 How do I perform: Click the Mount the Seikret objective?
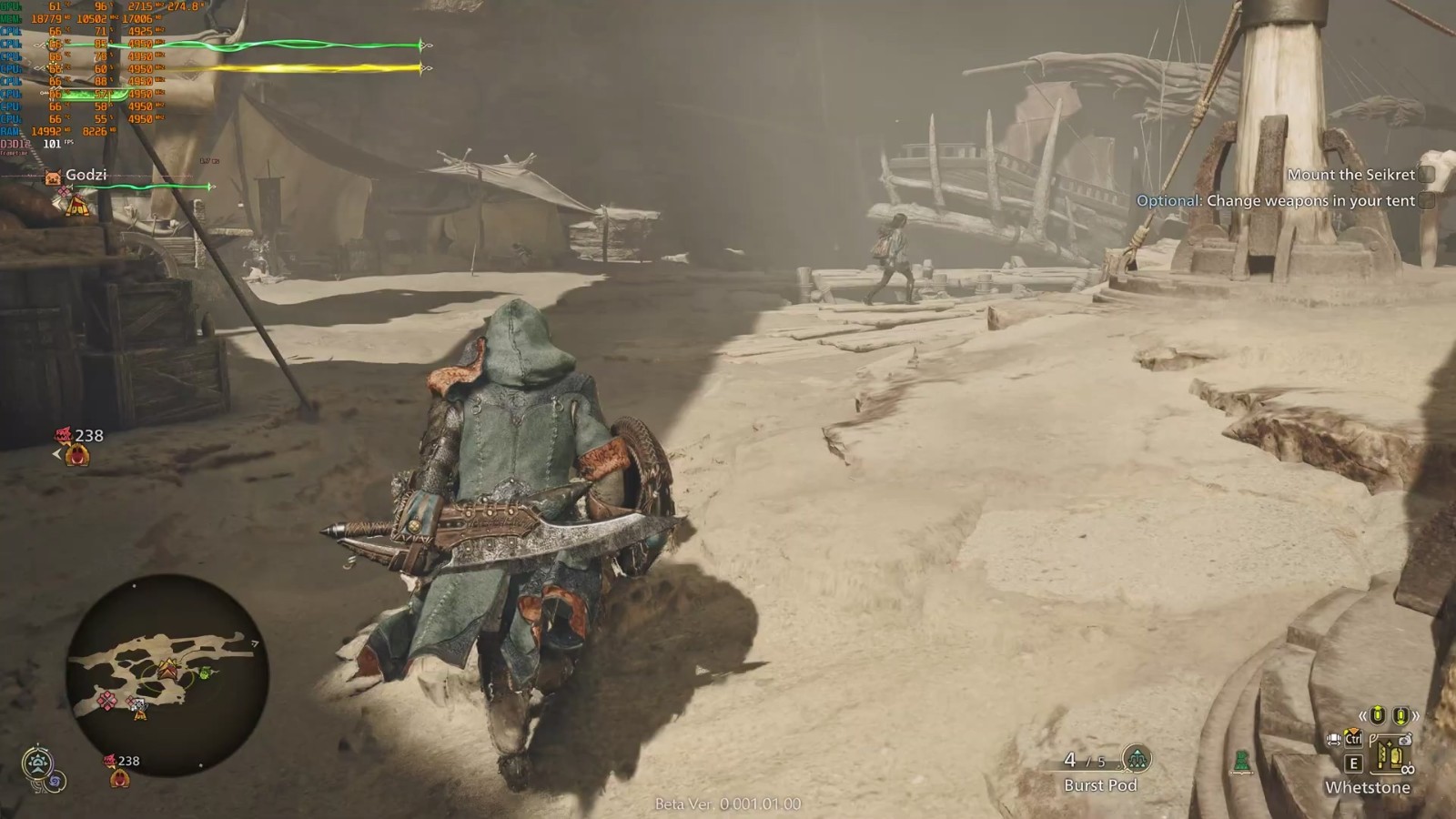[x=1350, y=175]
